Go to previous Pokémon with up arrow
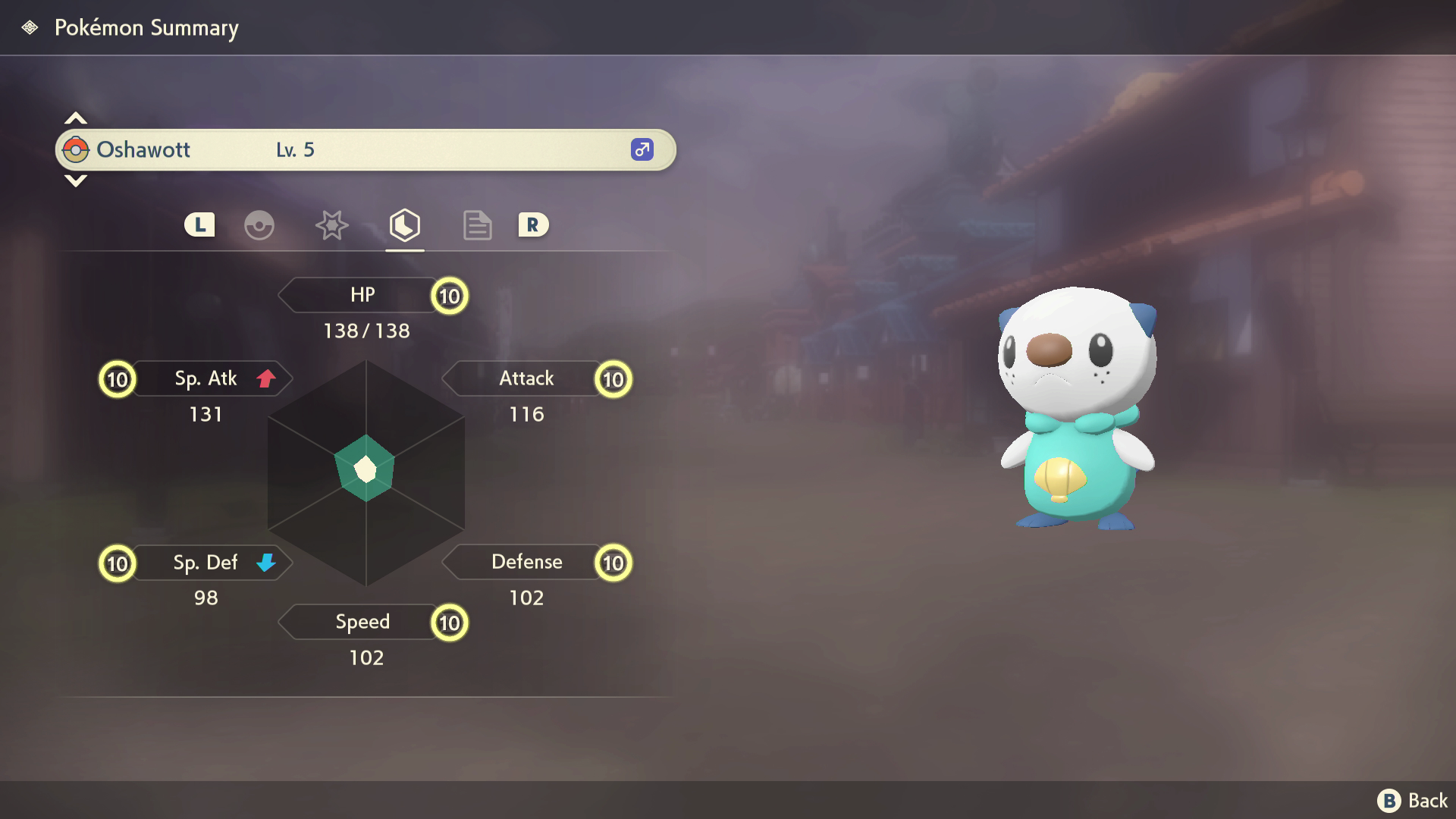This screenshot has width=1456, height=819. tap(76, 118)
